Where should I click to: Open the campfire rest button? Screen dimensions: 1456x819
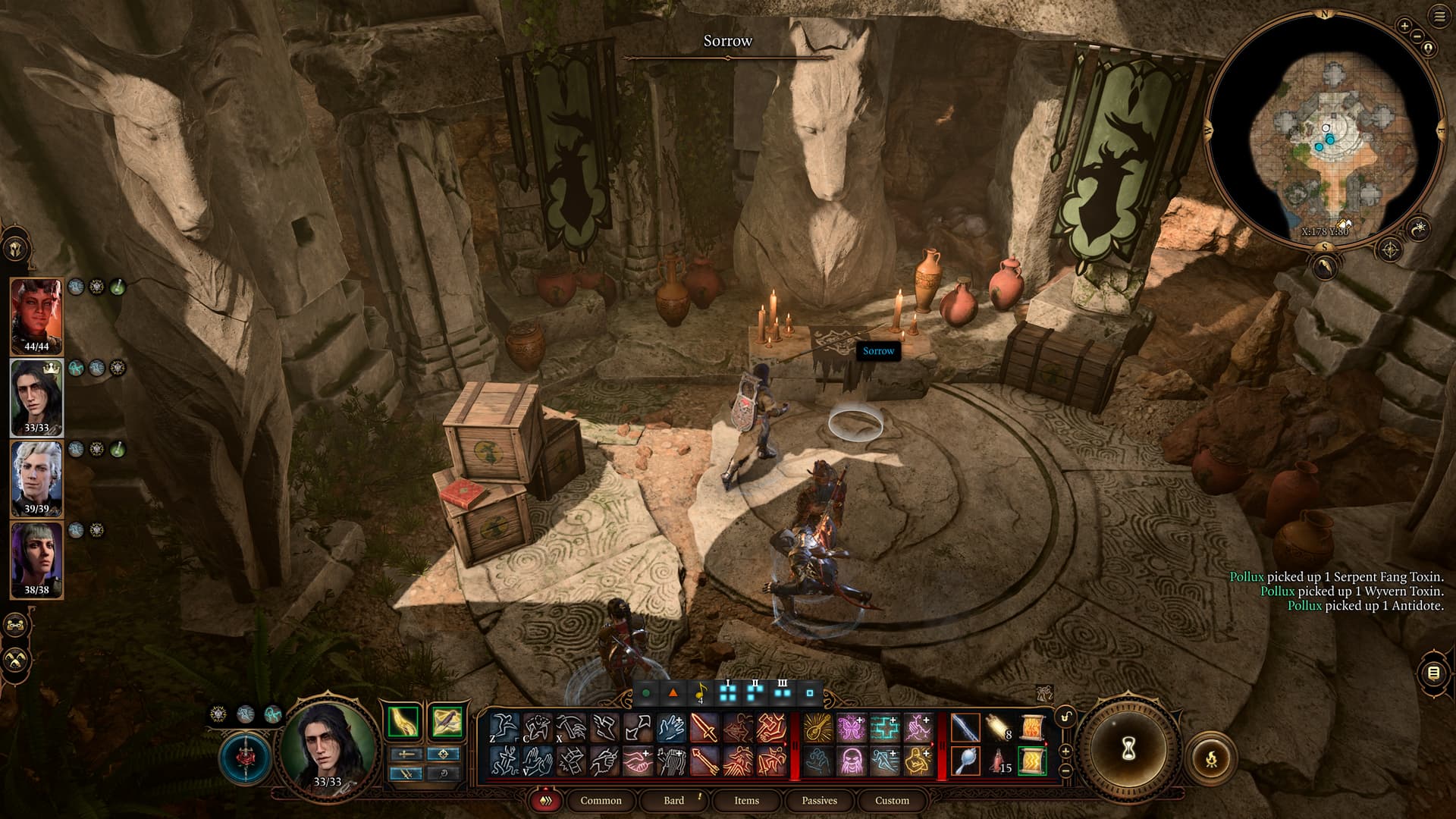point(1211,757)
